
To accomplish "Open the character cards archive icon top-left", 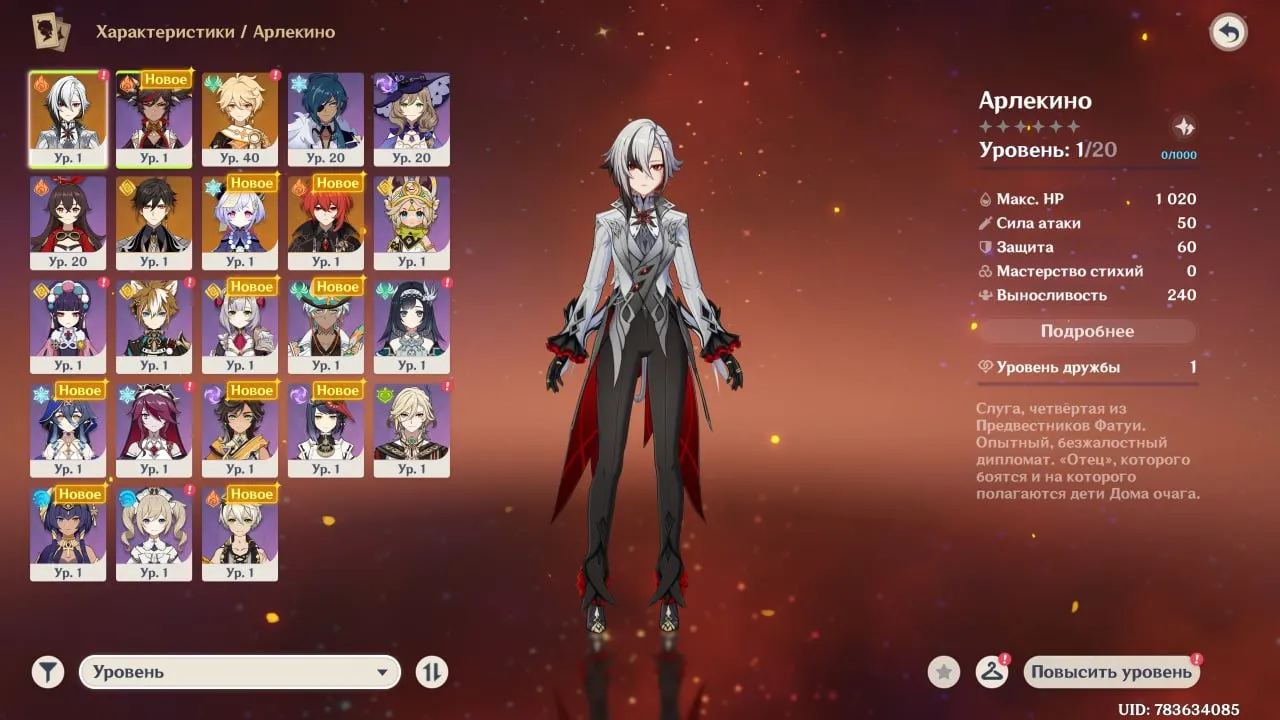I will tap(47, 31).
